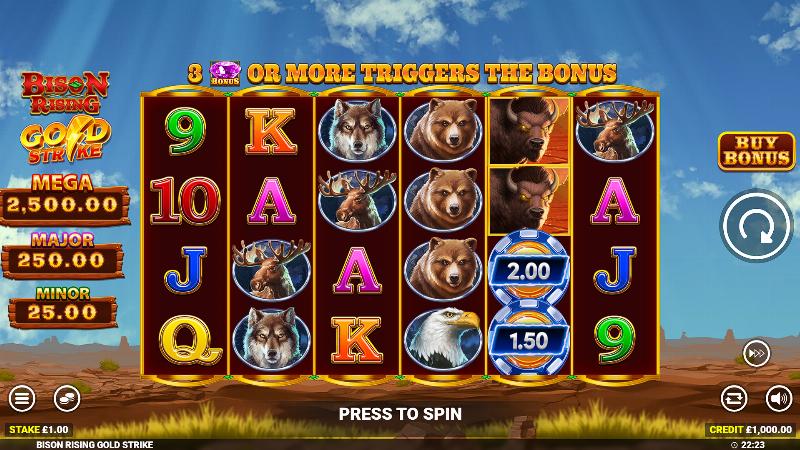This screenshot has height=450, width=800.
Task: Click the Buy Bonus button
Action: click(x=757, y=149)
